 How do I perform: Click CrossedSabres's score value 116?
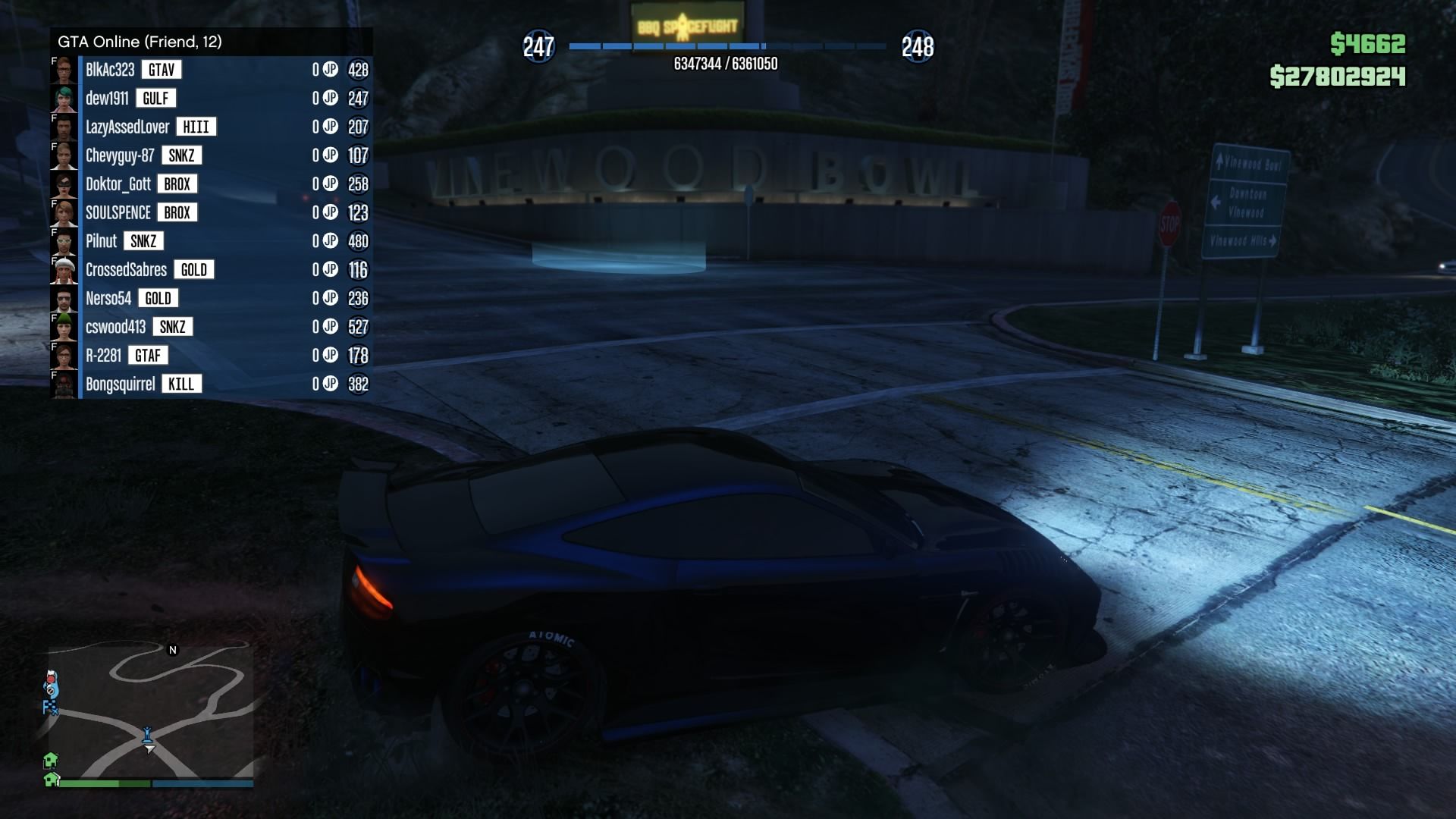click(359, 269)
